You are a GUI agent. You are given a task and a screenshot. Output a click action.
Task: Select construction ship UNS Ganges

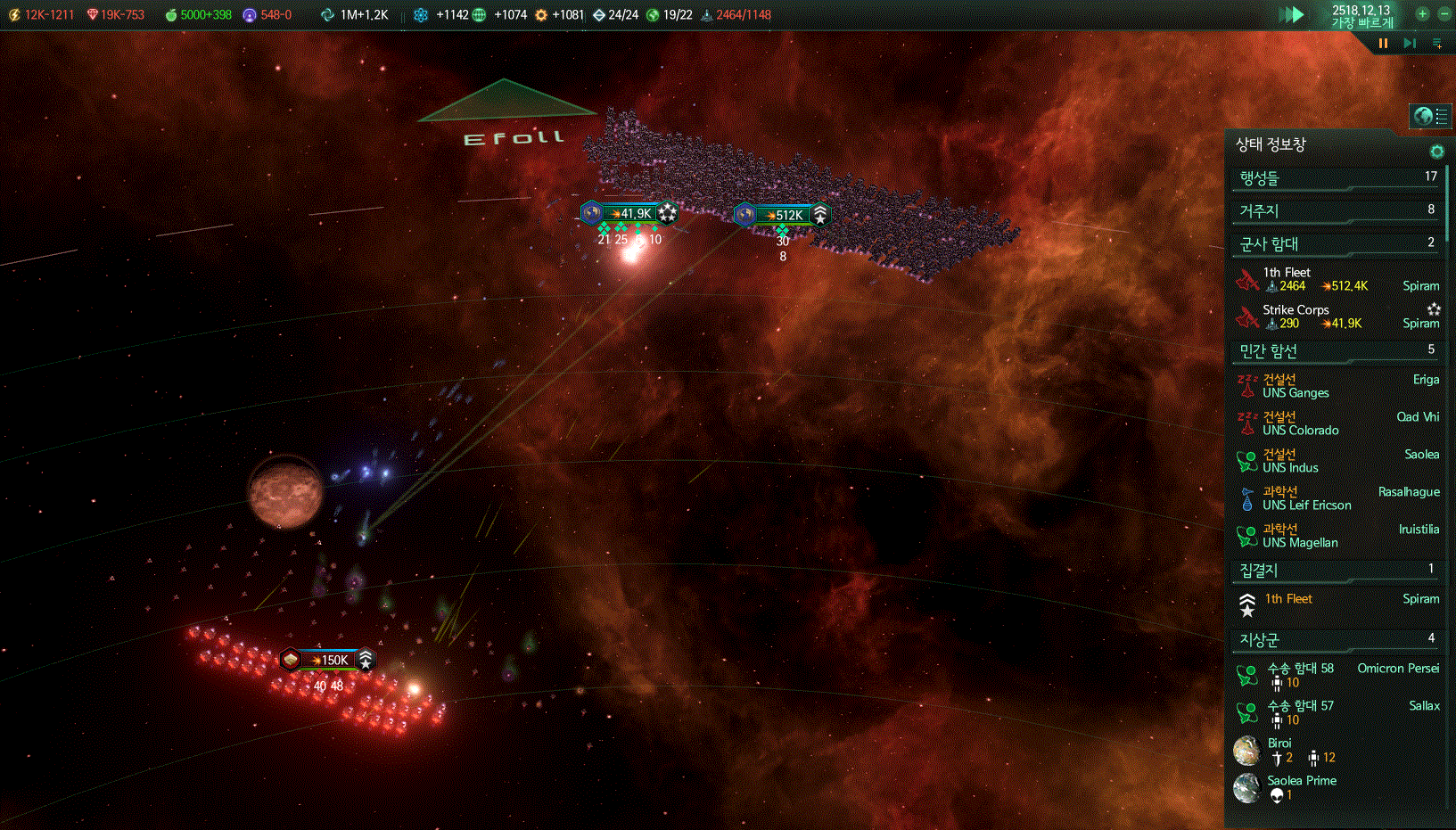[x=1336, y=386]
